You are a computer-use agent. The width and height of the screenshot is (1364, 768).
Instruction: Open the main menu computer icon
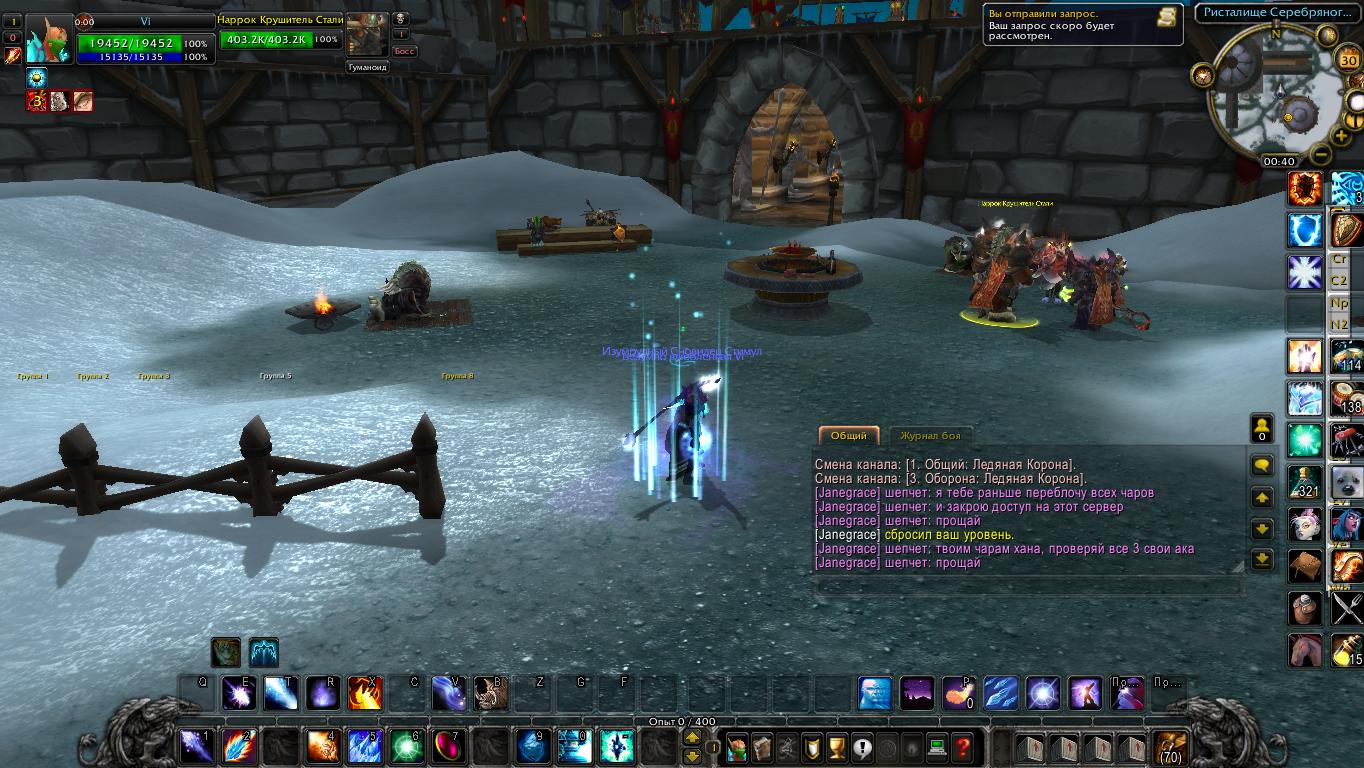(x=937, y=746)
